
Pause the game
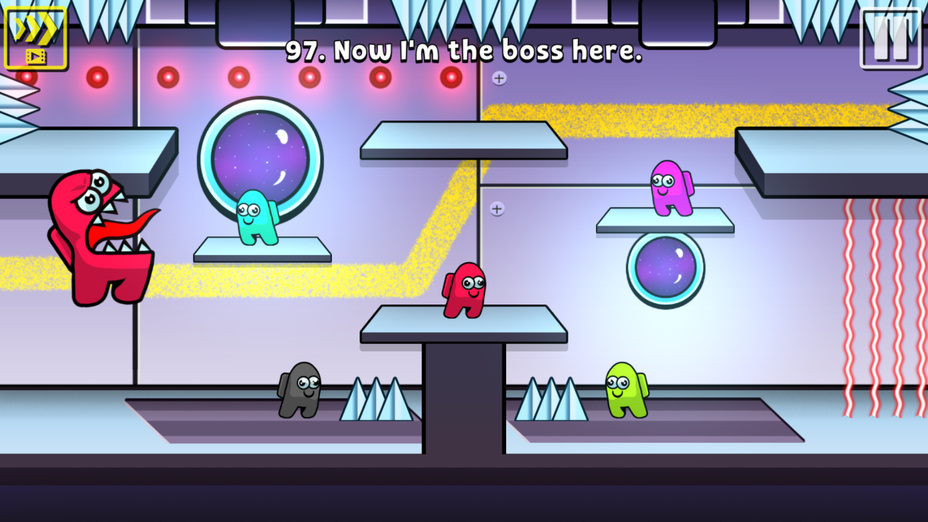click(x=890, y=38)
